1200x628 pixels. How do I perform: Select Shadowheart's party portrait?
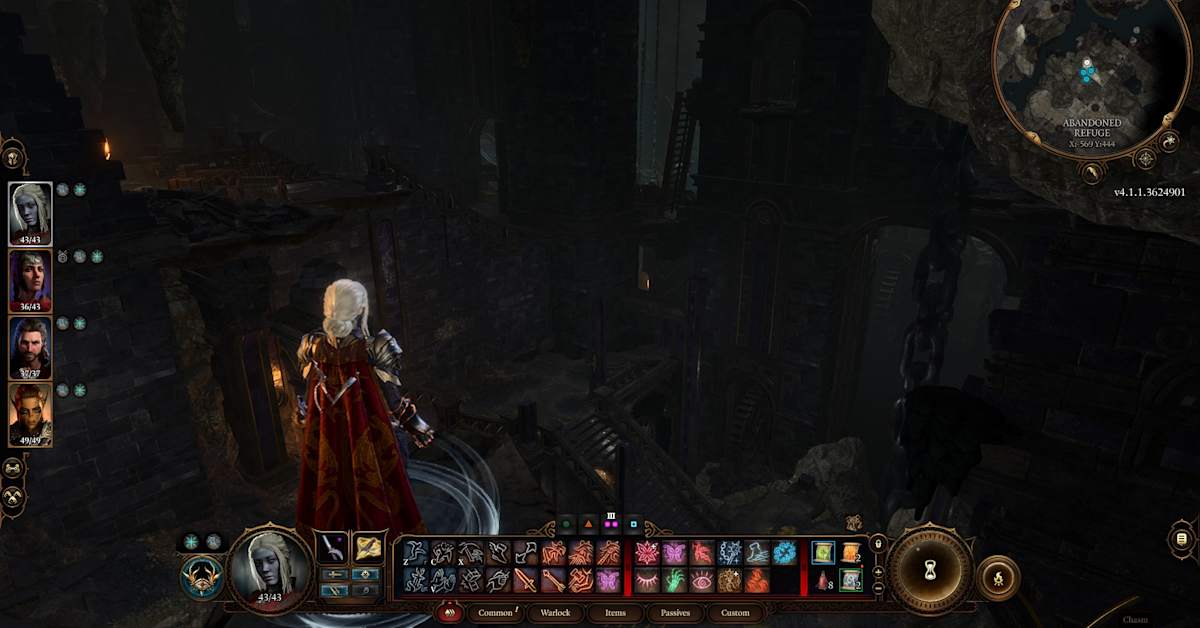click(30, 280)
